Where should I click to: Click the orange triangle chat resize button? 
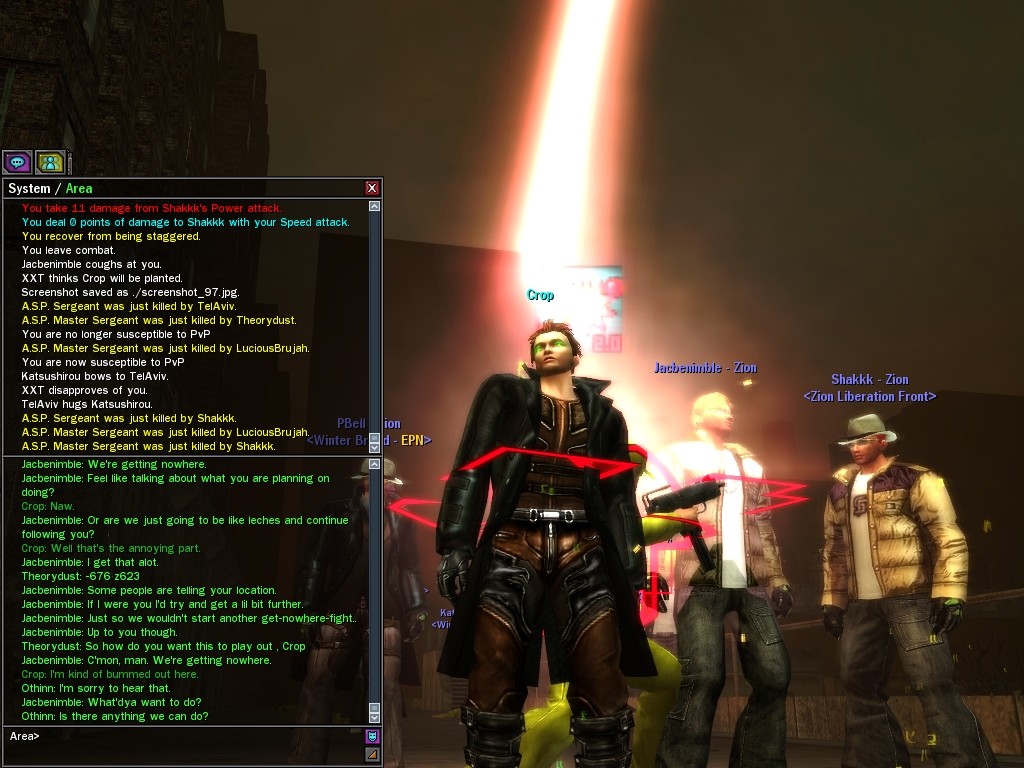(x=373, y=754)
